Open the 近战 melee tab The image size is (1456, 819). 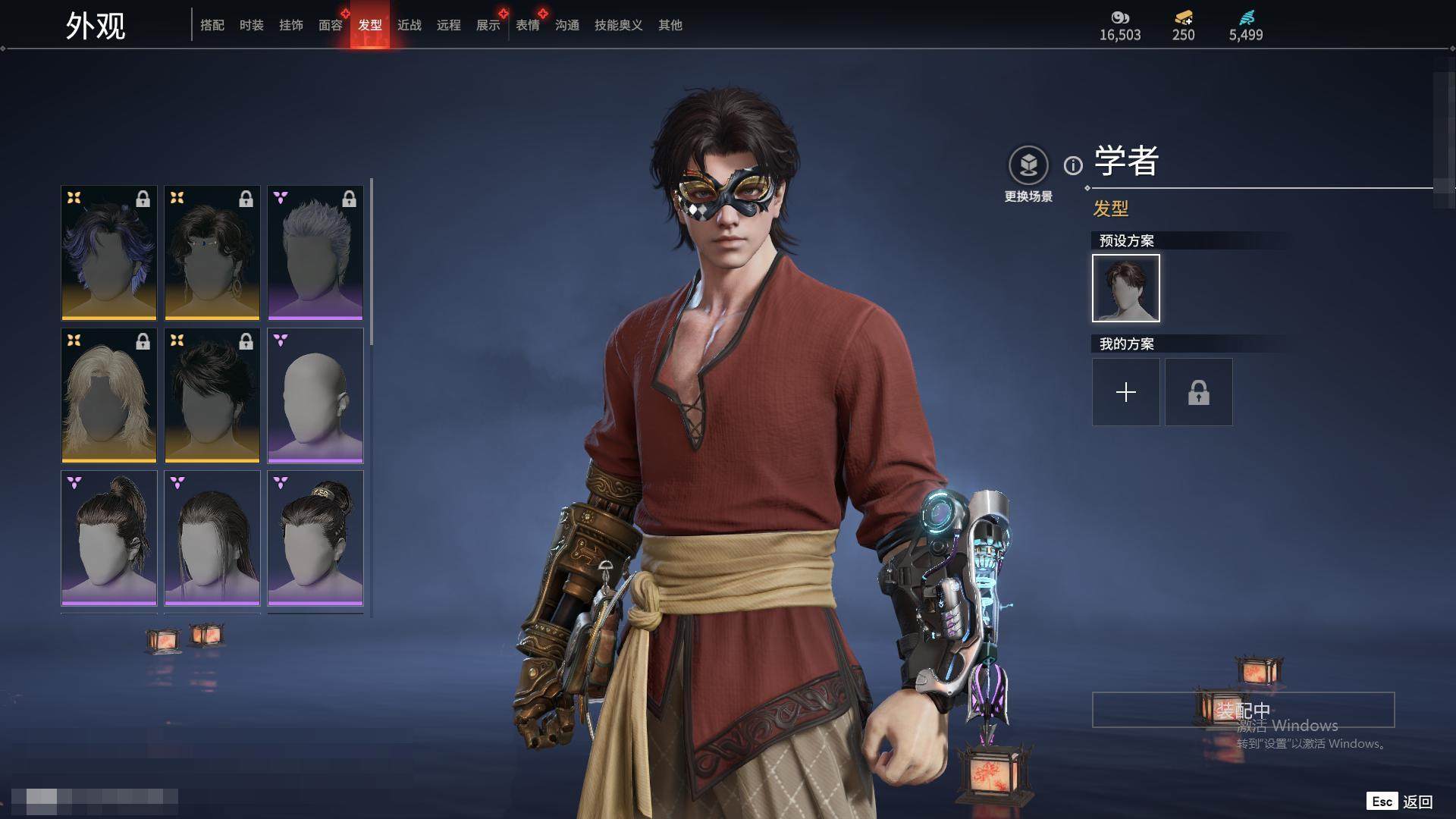pyautogui.click(x=409, y=25)
